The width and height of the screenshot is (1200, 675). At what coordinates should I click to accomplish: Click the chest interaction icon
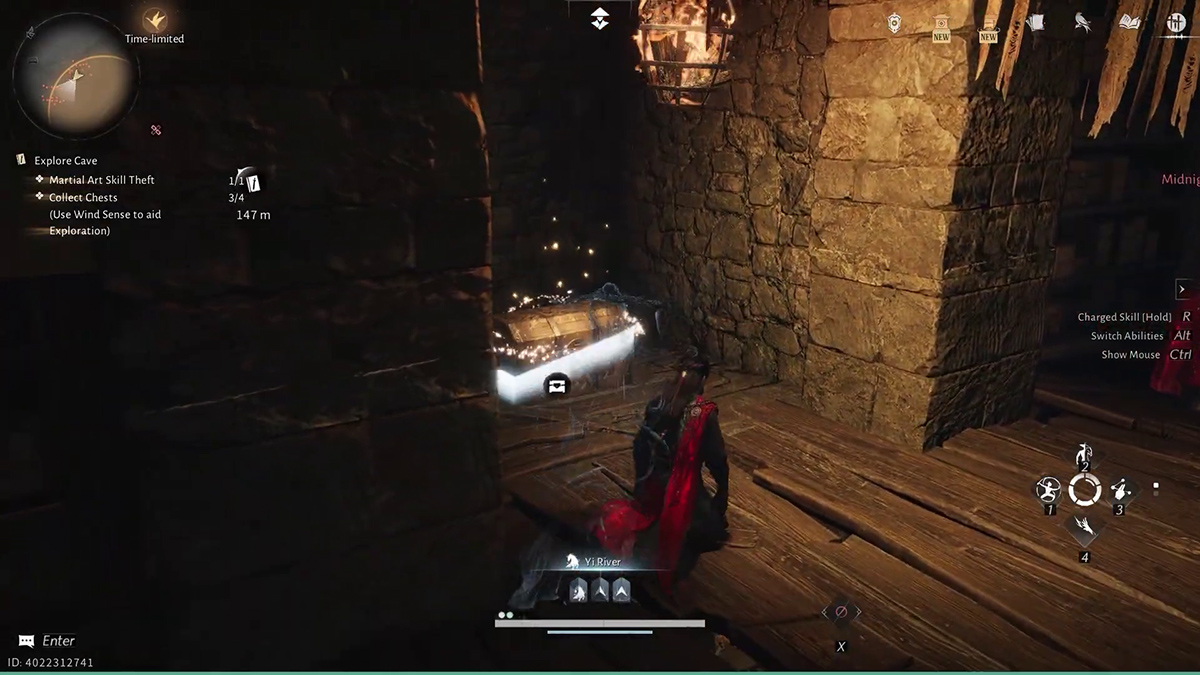pos(557,384)
